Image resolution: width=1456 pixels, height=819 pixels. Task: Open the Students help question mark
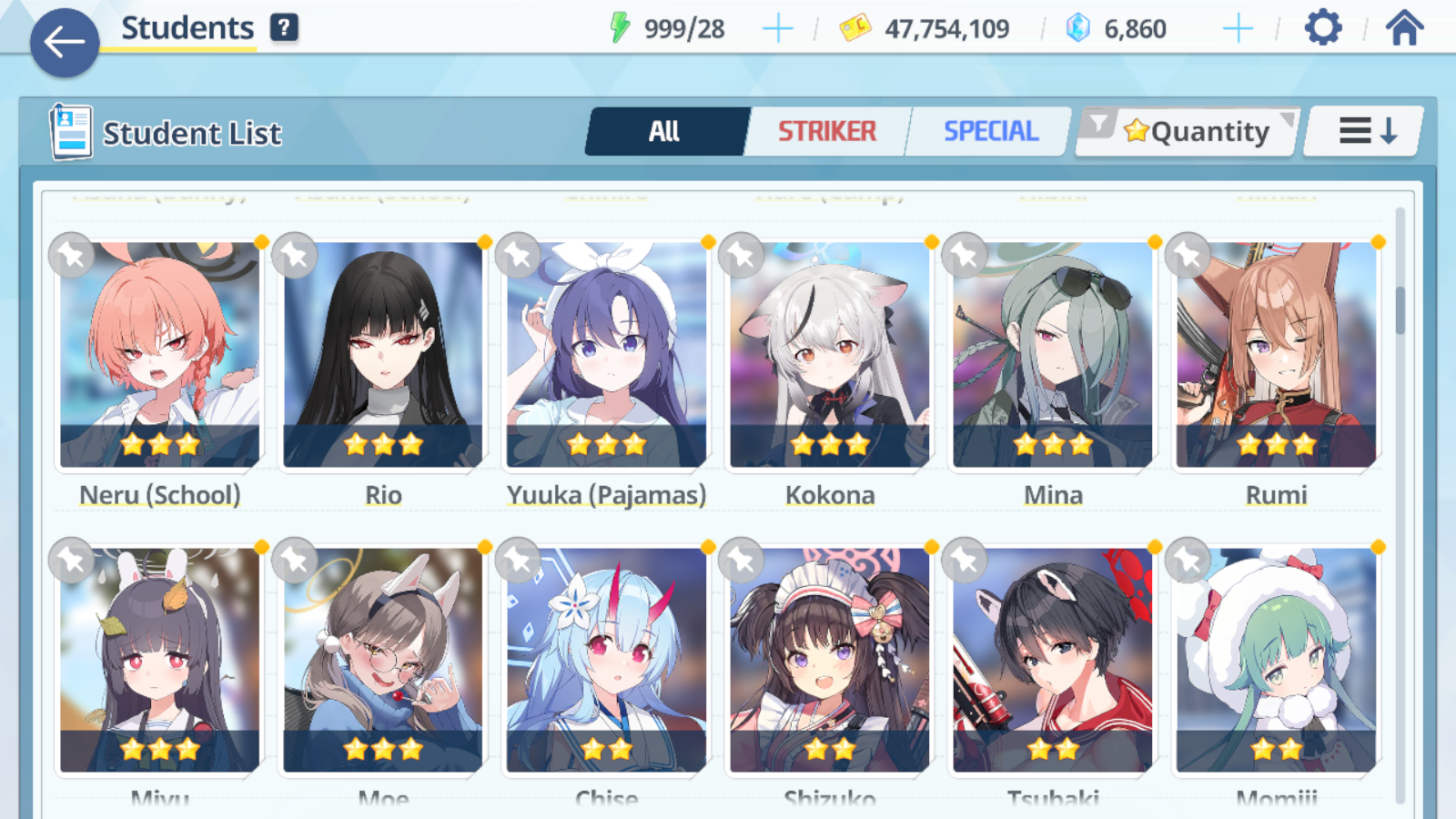coord(284,28)
